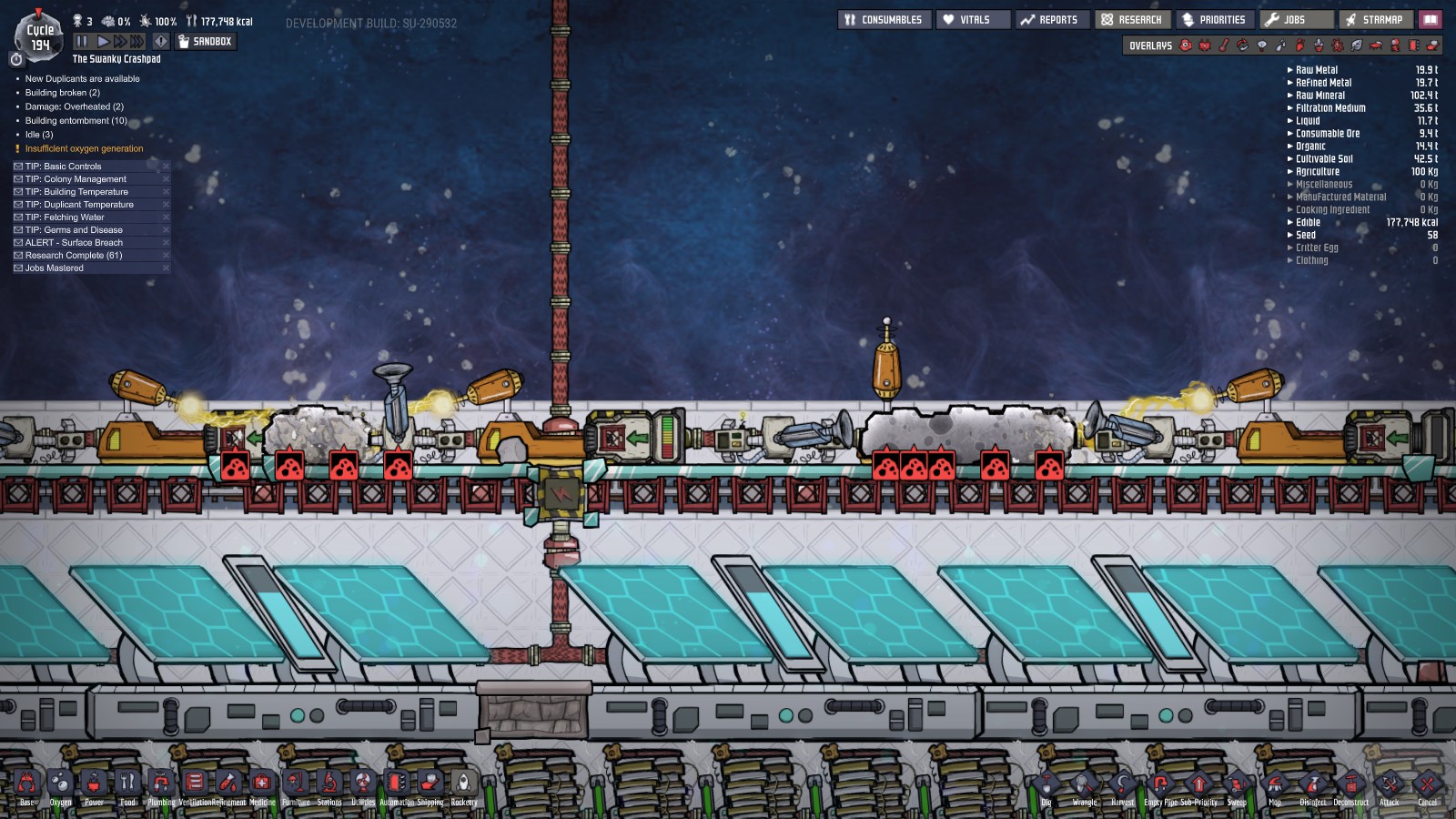The height and width of the screenshot is (819, 1456).
Task: Open the Oxygen build category
Action: 58,784
